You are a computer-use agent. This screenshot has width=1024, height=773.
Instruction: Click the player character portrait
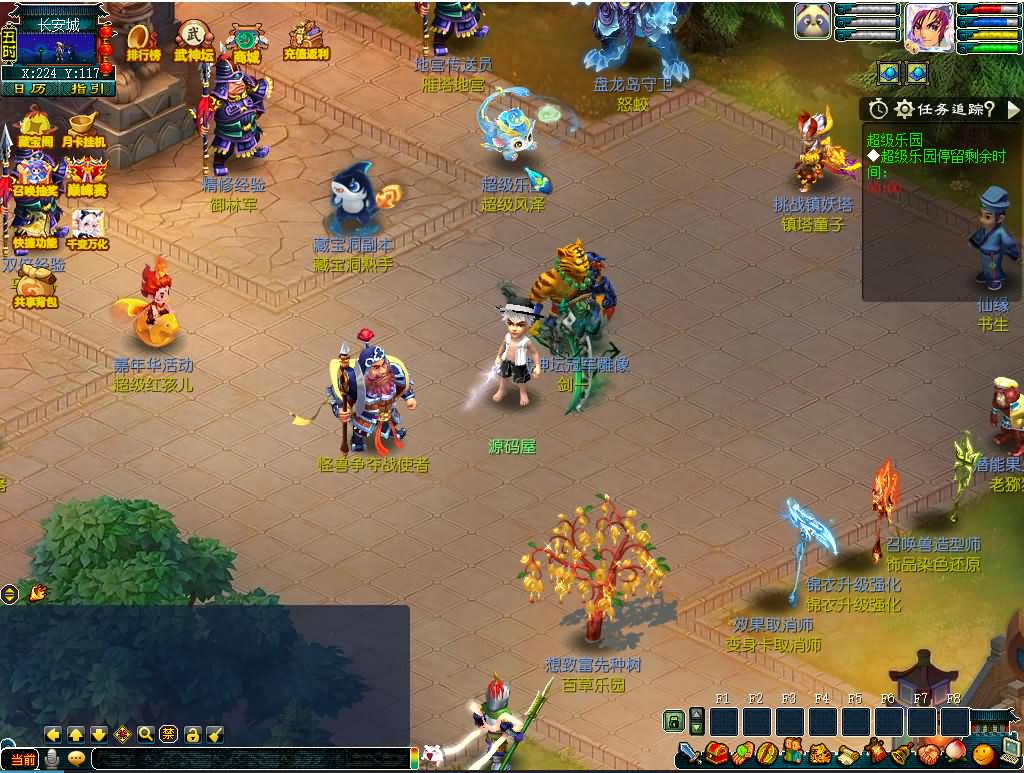tap(928, 27)
